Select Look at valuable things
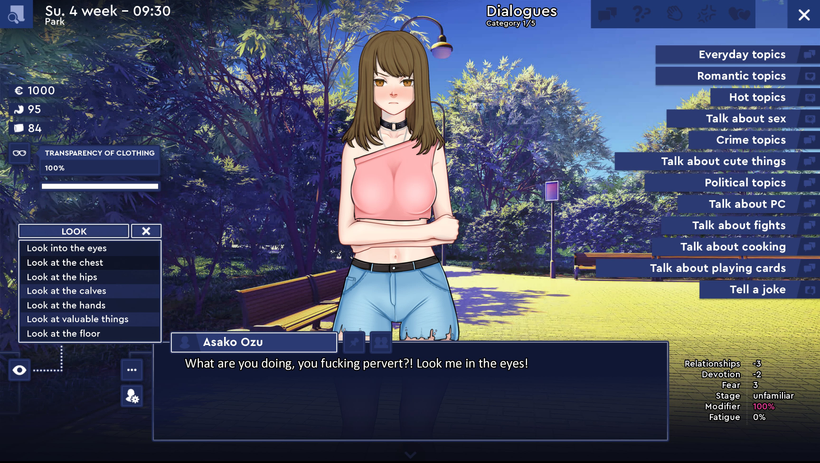This screenshot has width=820, height=463. [x=77, y=319]
